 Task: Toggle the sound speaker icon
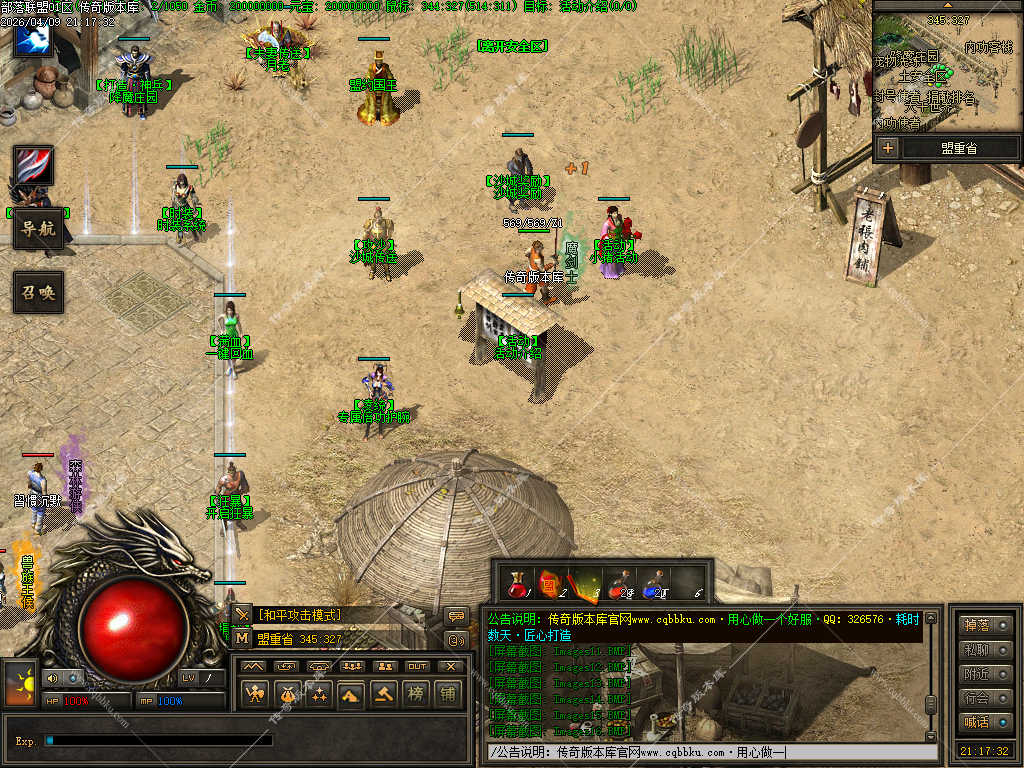51,678
